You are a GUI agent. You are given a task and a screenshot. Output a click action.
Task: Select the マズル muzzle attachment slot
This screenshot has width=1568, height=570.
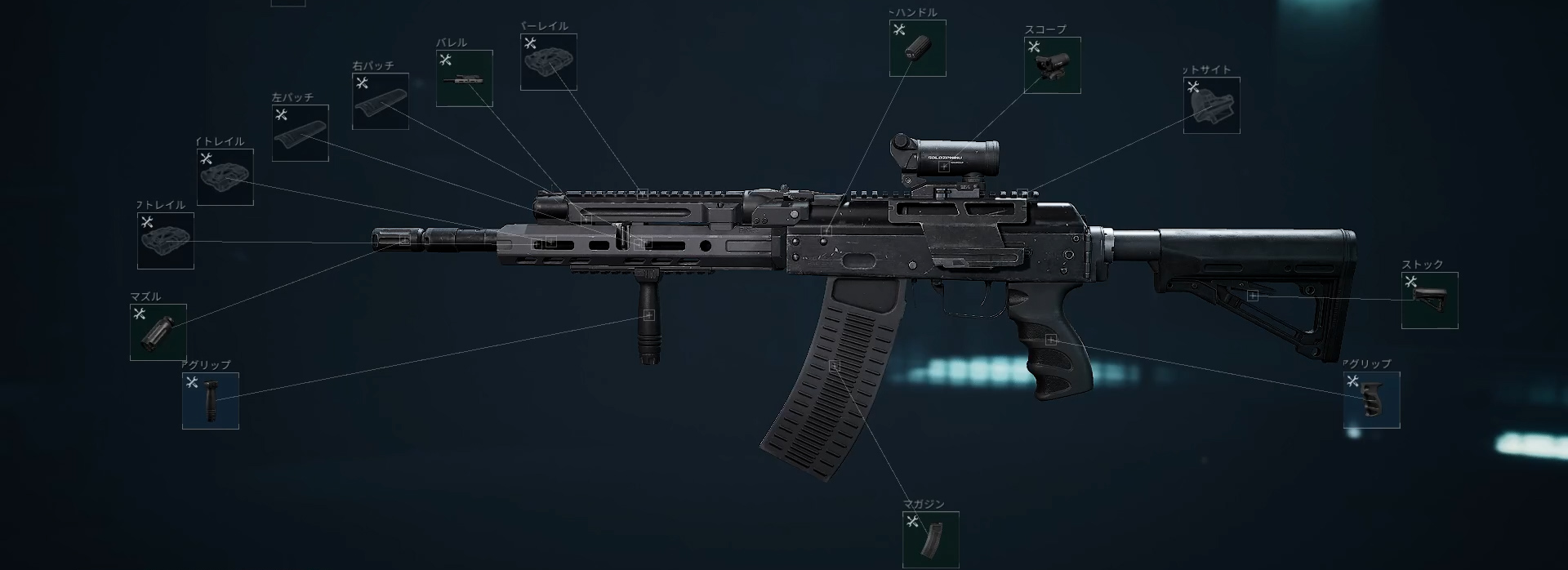pyautogui.click(x=158, y=332)
